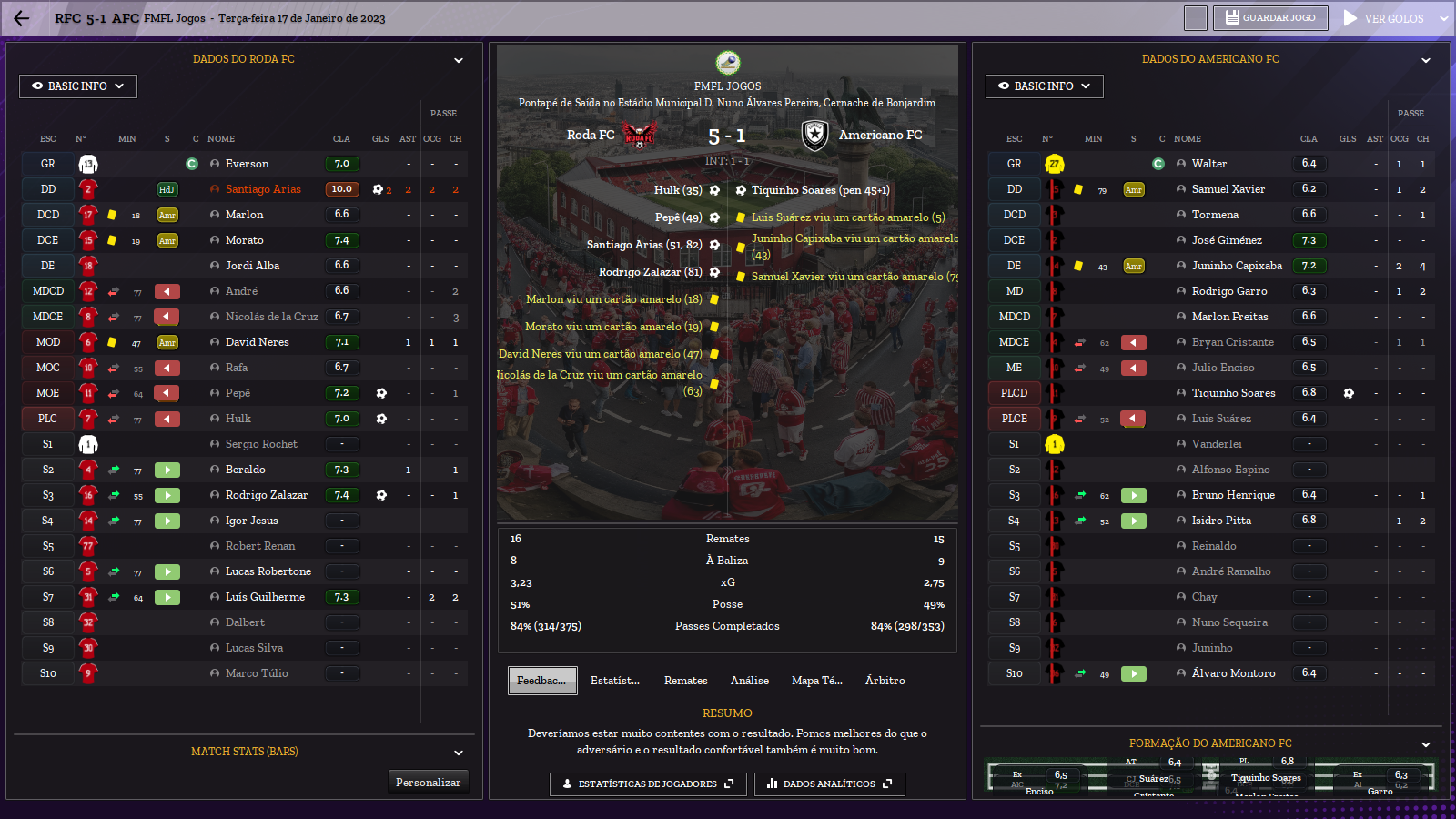Open the Remates tab

(x=685, y=681)
